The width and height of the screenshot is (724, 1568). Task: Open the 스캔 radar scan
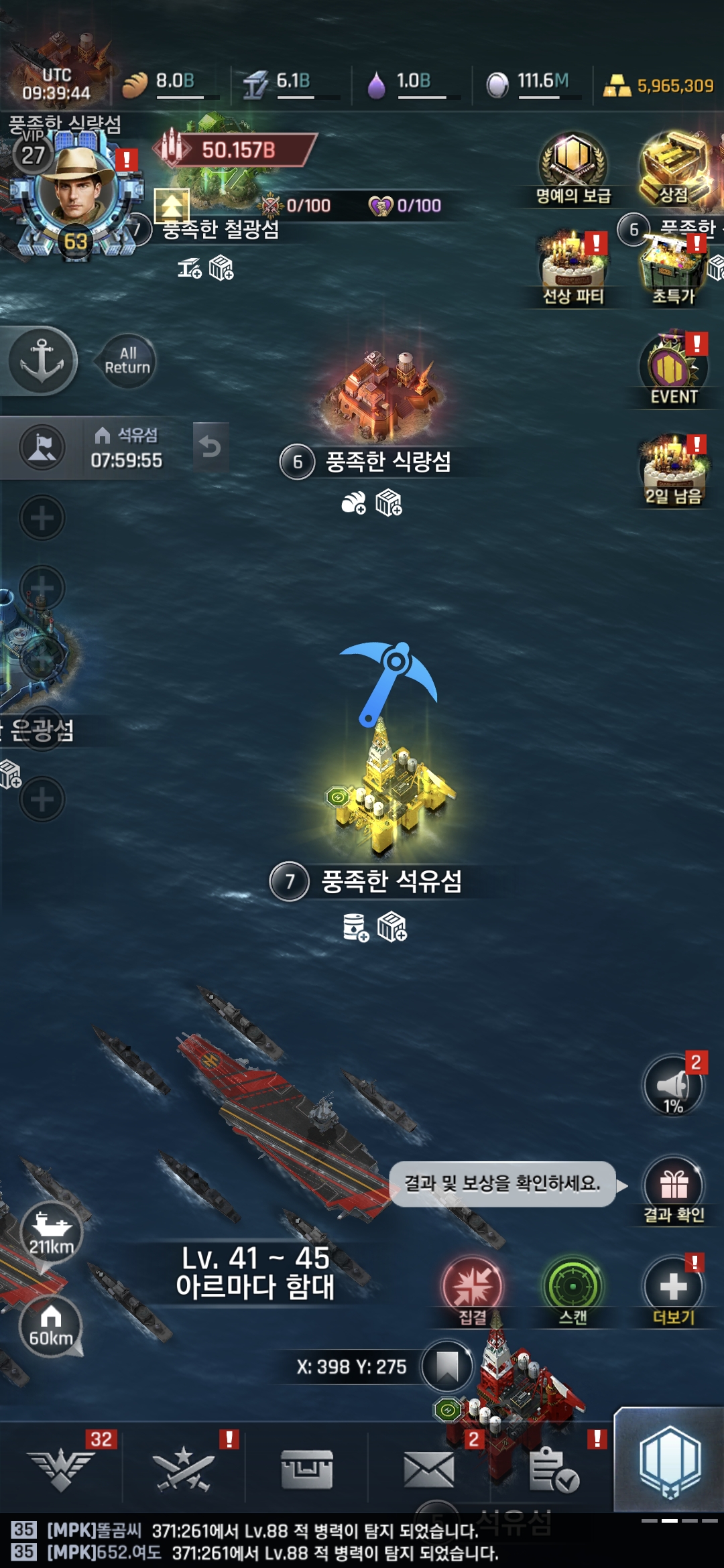[573, 1287]
